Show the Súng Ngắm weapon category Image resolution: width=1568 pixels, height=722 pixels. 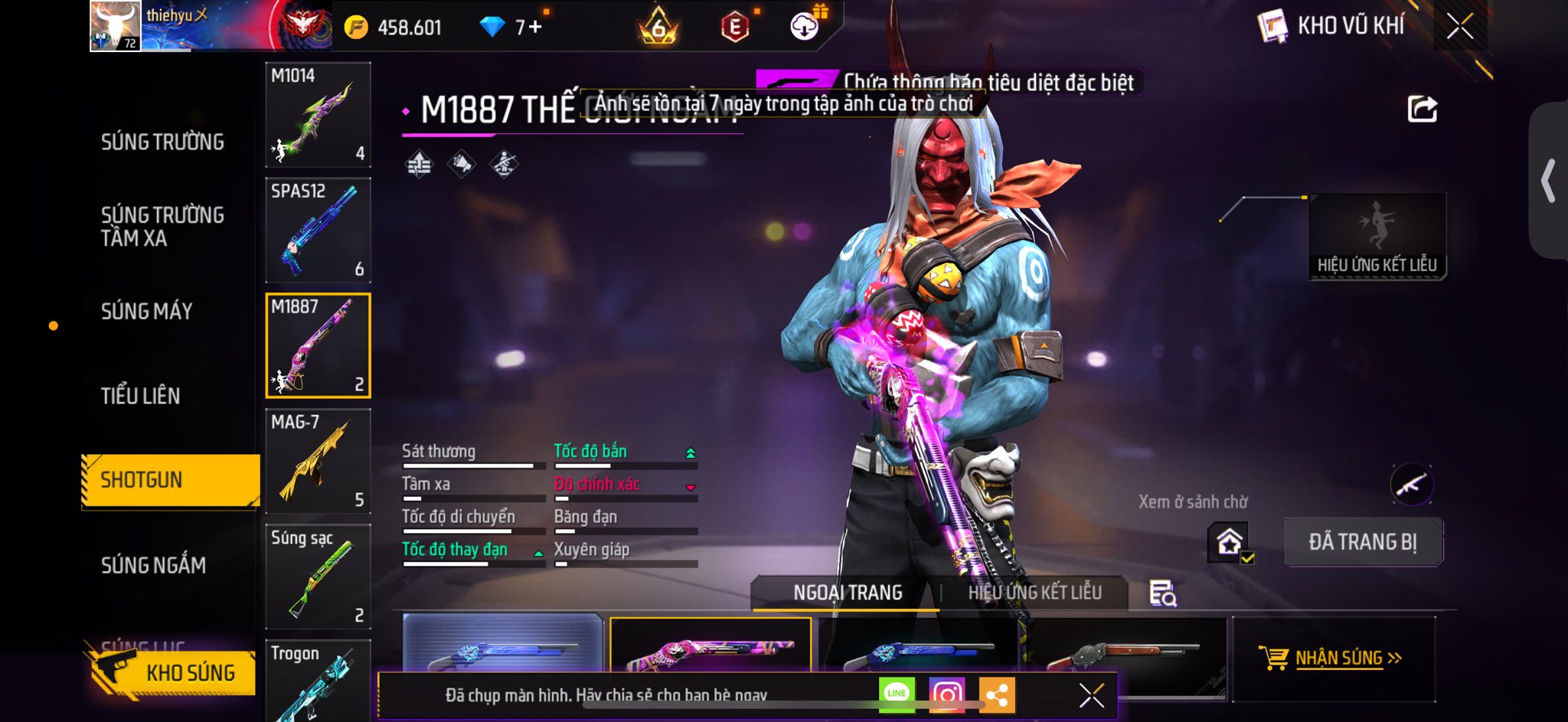(153, 565)
